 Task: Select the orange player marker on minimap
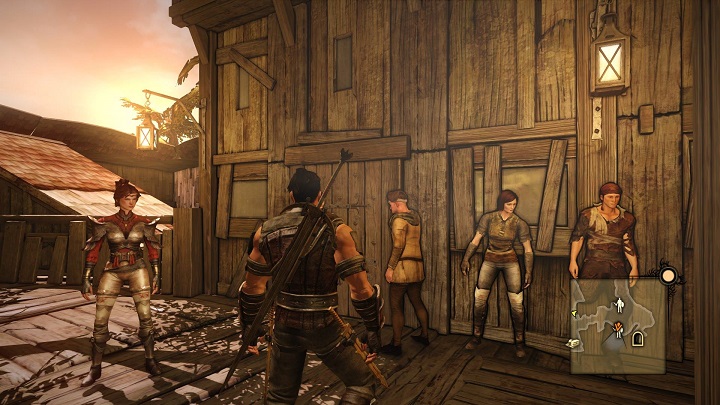619,327
